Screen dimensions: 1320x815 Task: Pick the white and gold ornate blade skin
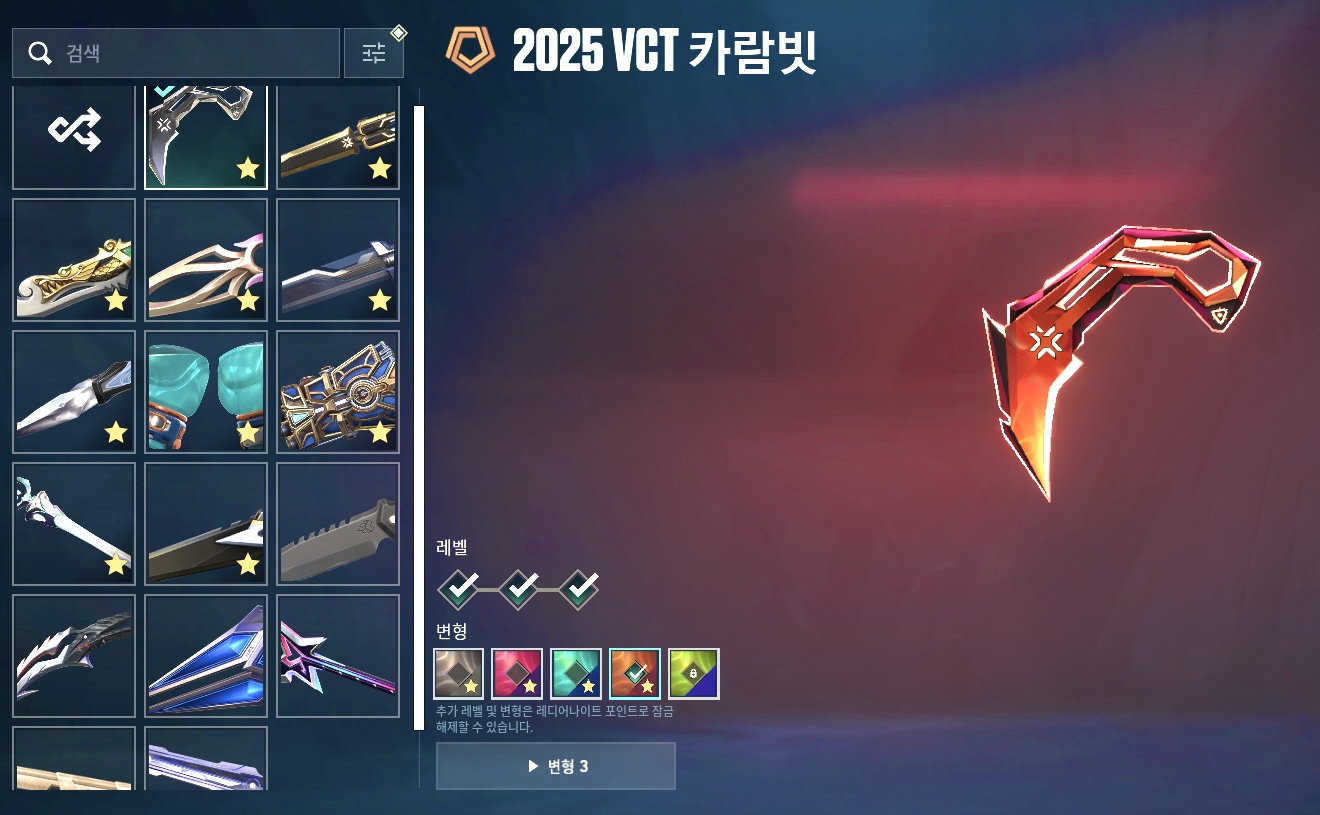[x=74, y=260]
